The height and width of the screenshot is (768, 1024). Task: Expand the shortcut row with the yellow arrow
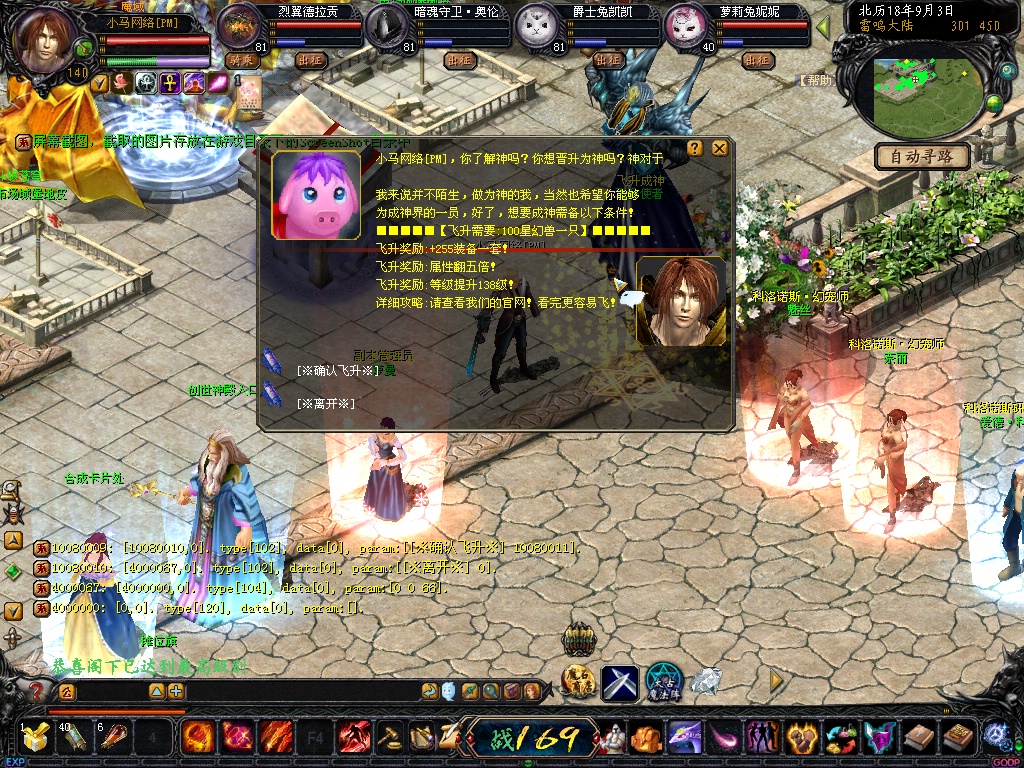pyautogui.click(x=776, y=680)
